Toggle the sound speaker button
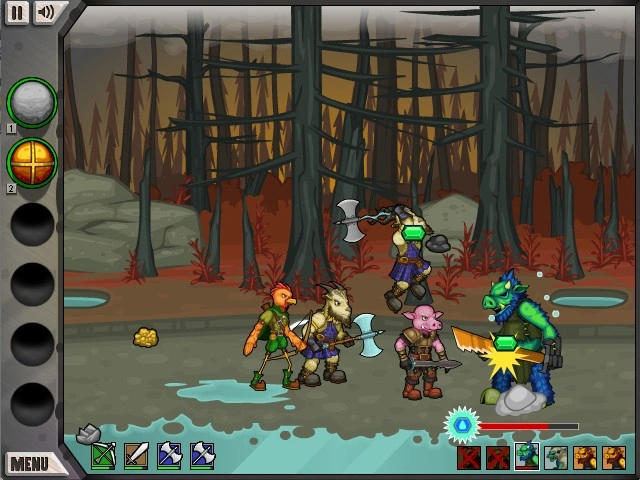 (x=46, y=12)
